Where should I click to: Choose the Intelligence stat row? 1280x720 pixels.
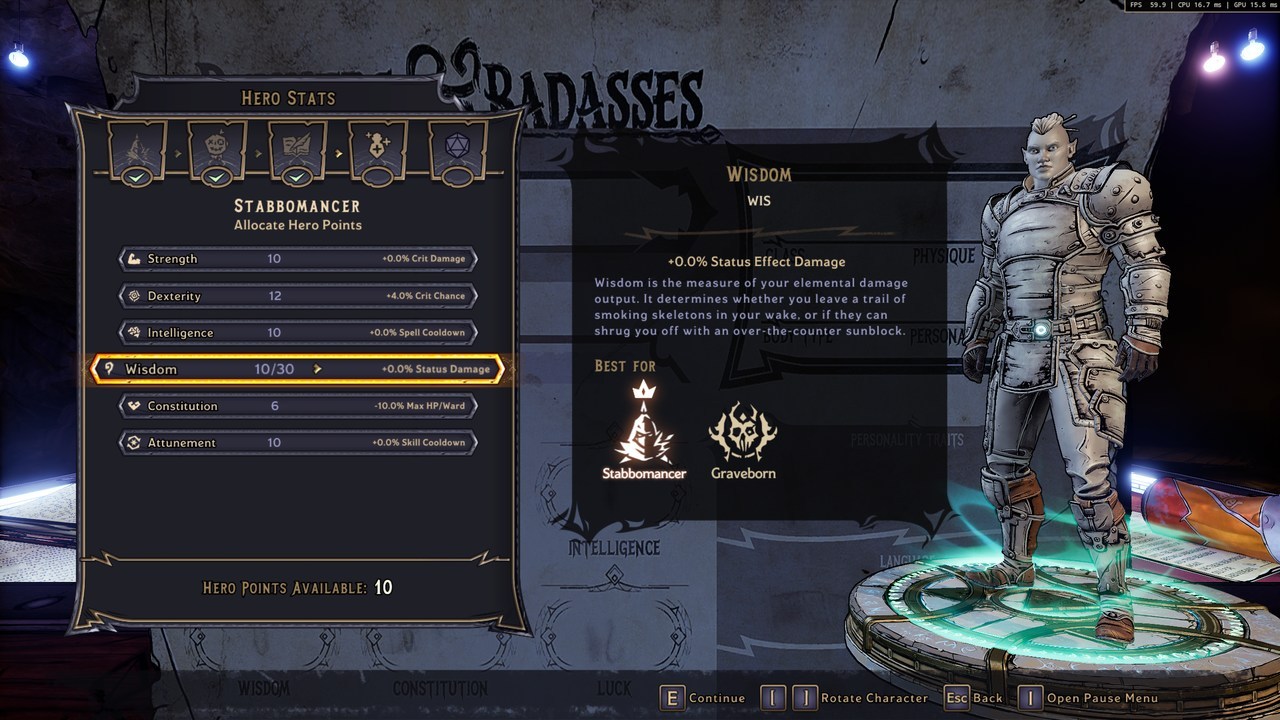click(297, 332)
